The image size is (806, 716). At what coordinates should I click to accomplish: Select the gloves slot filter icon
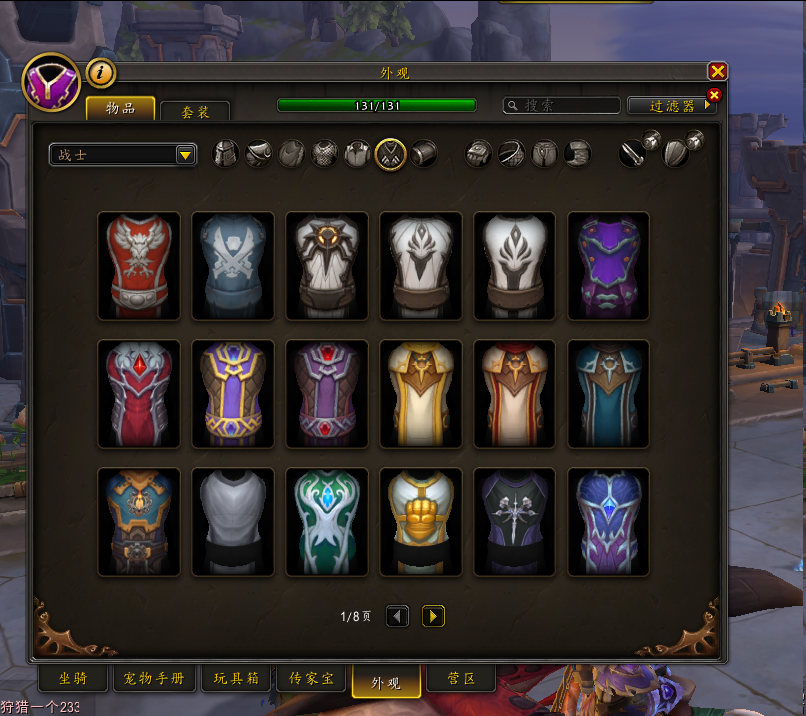[479, 154]
